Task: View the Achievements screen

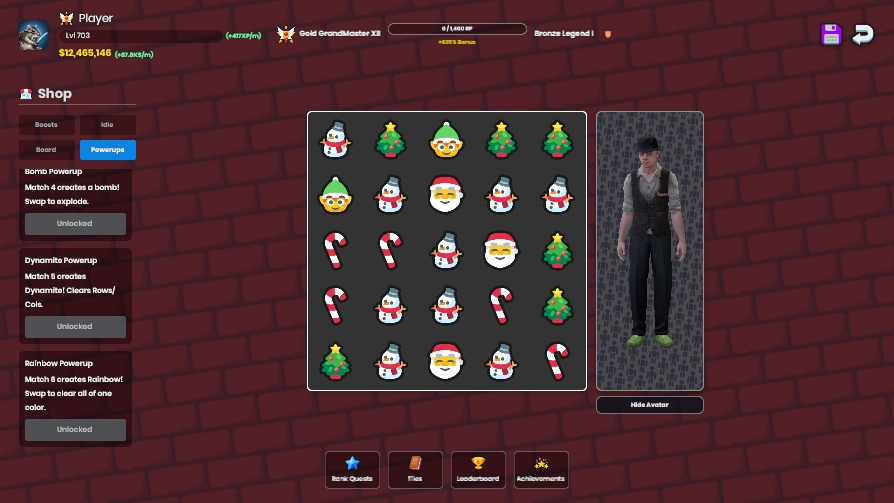Action: pos(541,470)
